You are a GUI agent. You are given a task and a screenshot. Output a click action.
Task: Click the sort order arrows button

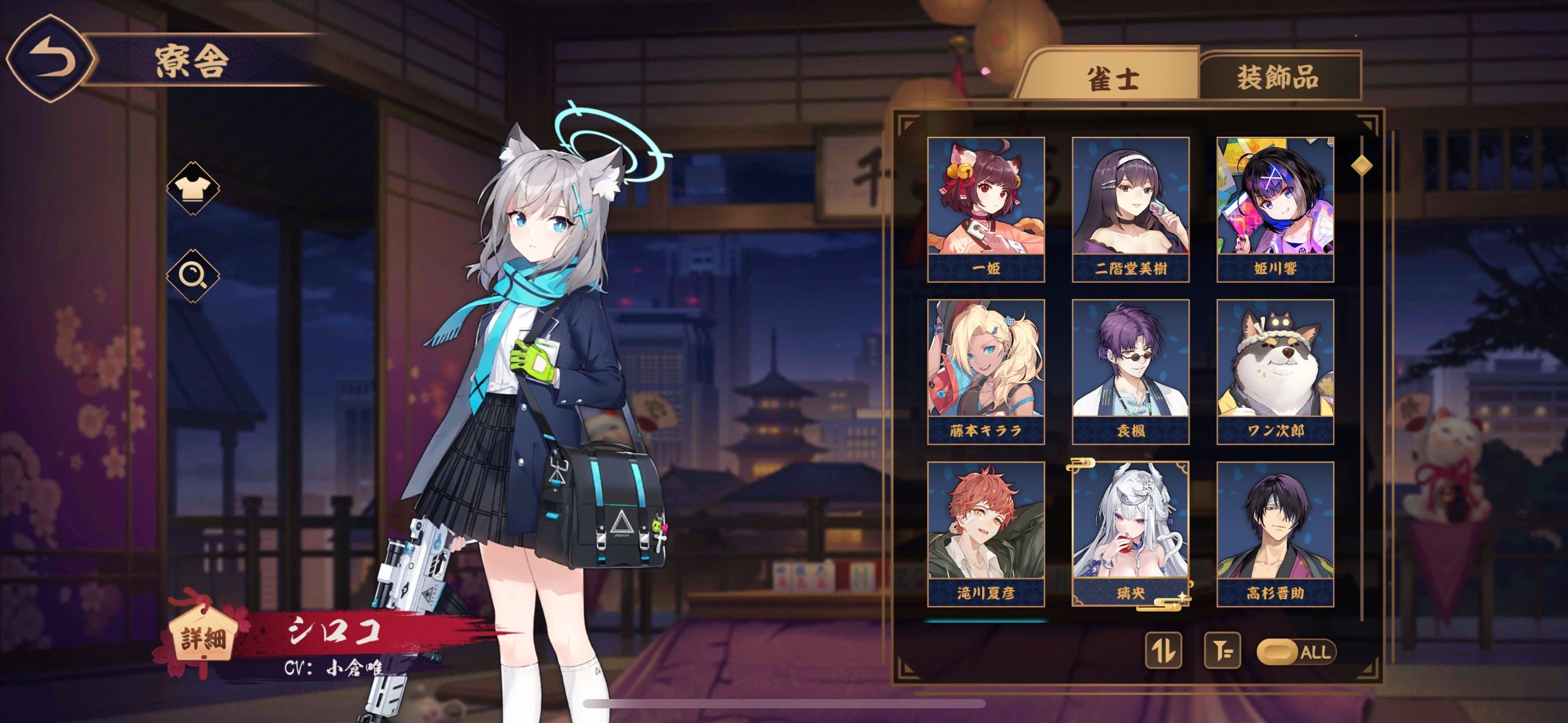tap(1163, 651)
